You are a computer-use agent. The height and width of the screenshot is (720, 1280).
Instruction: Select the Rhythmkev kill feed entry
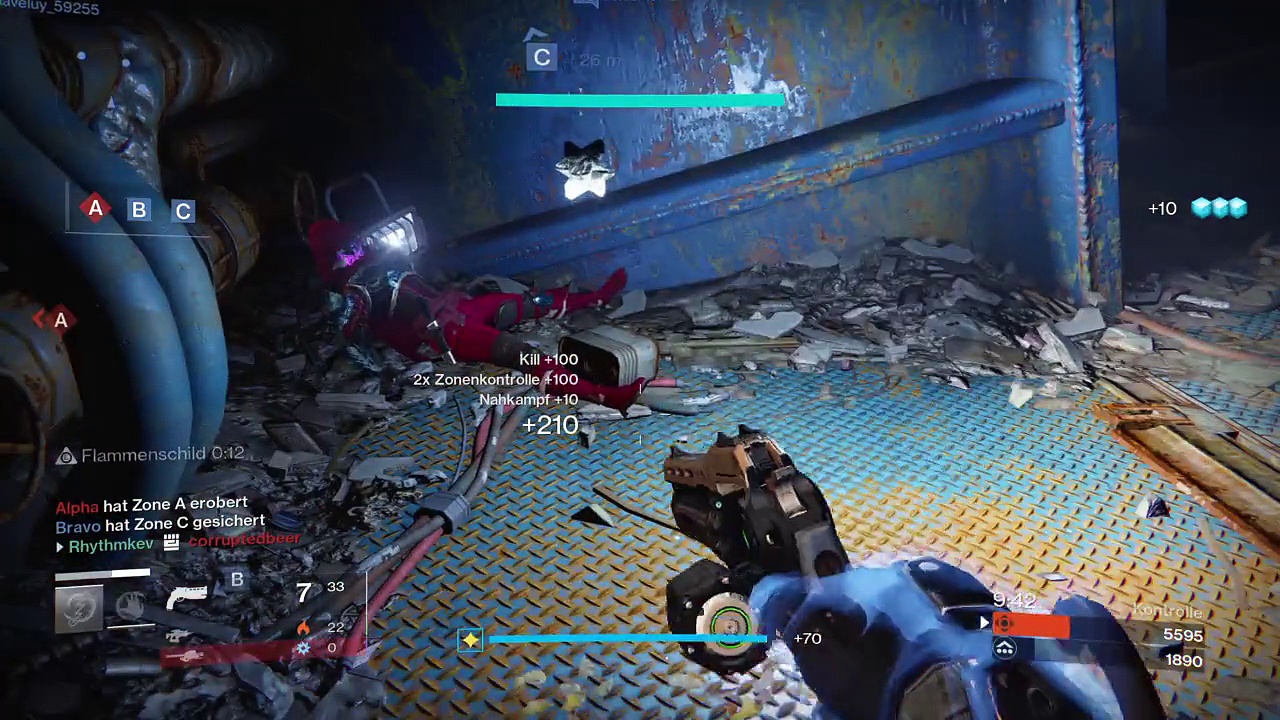(x=110, y=545)
